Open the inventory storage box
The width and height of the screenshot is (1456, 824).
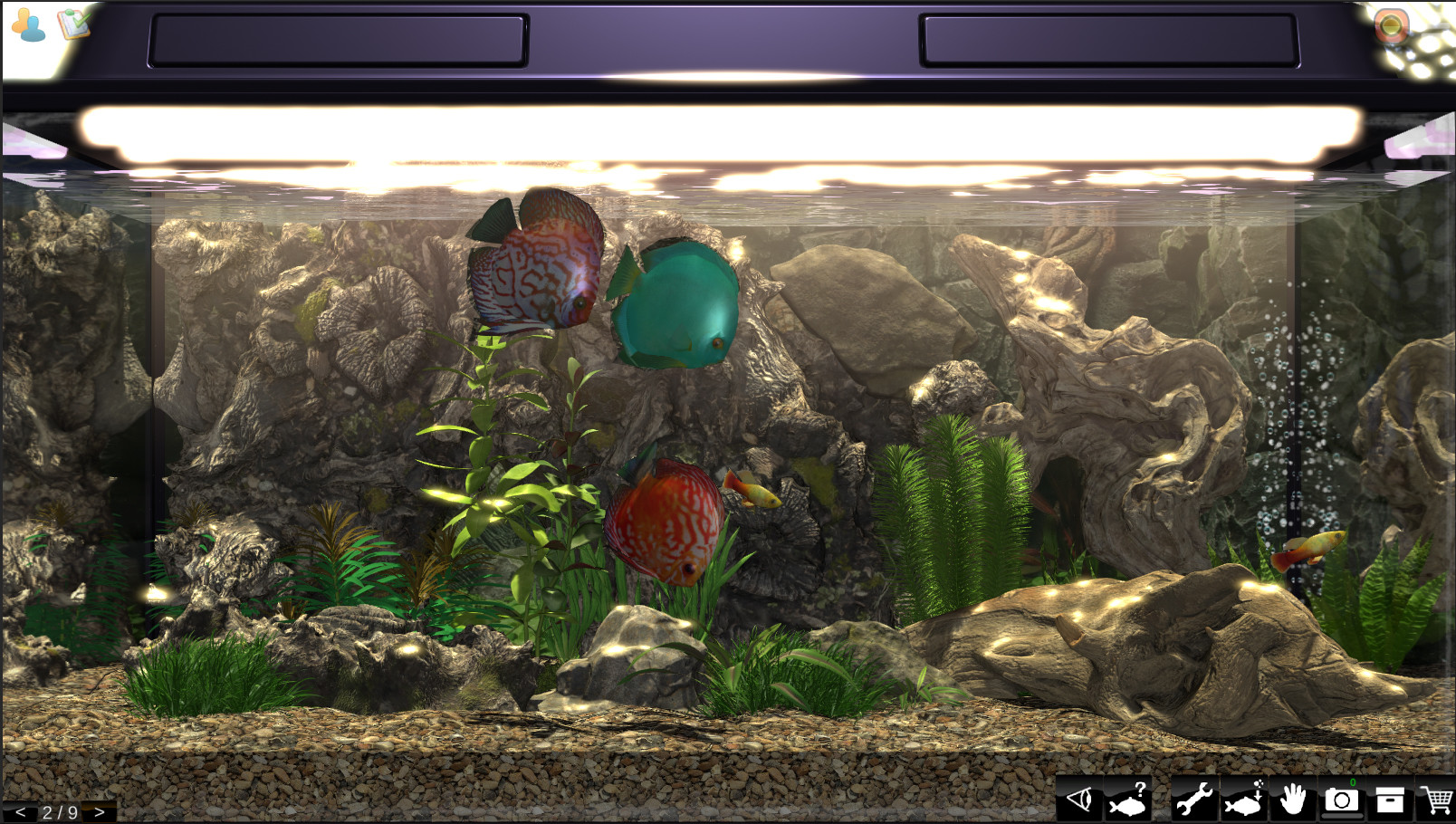1391,800
